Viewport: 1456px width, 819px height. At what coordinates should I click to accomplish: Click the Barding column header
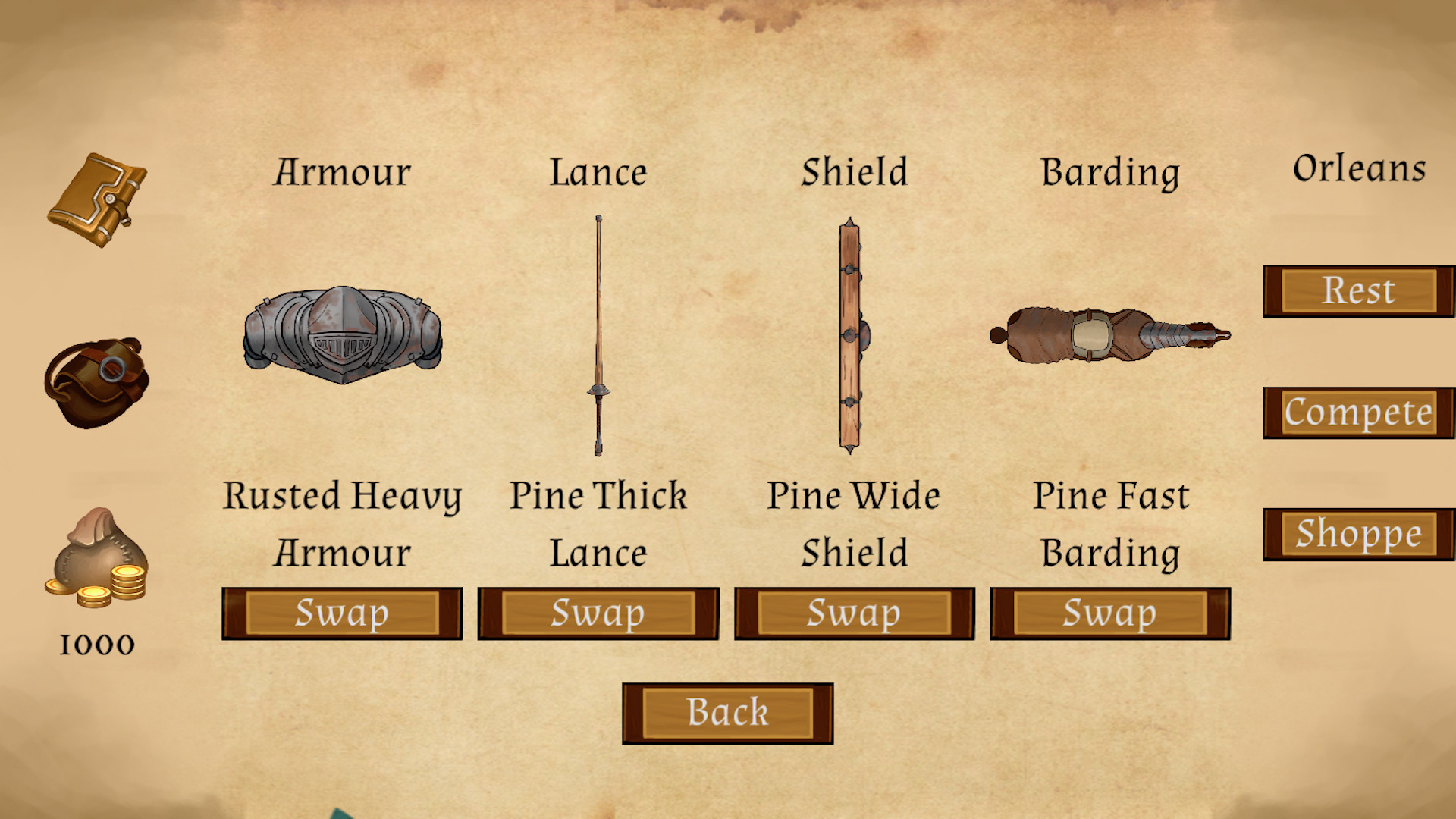pyautogui.click(x=1112, y=172)
